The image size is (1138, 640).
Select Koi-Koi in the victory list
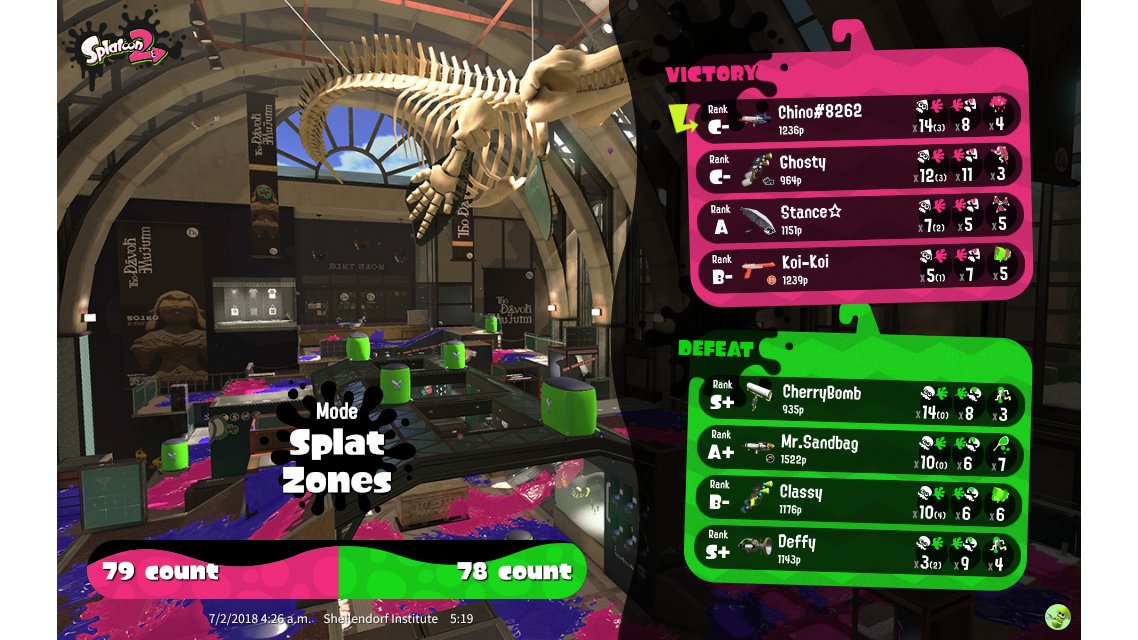(x=860, y=269)
